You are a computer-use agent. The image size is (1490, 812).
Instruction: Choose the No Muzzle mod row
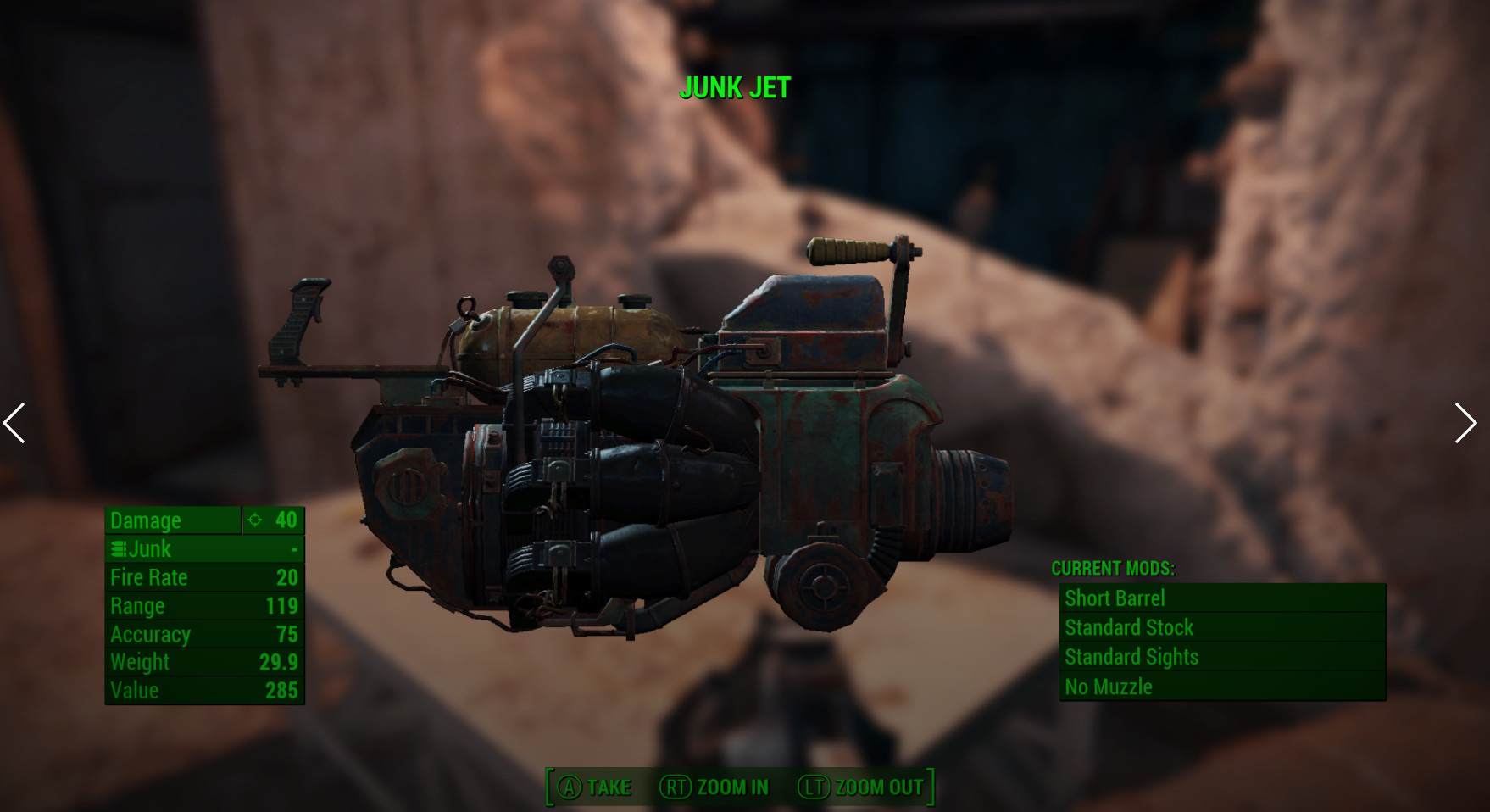[1221, 687]
